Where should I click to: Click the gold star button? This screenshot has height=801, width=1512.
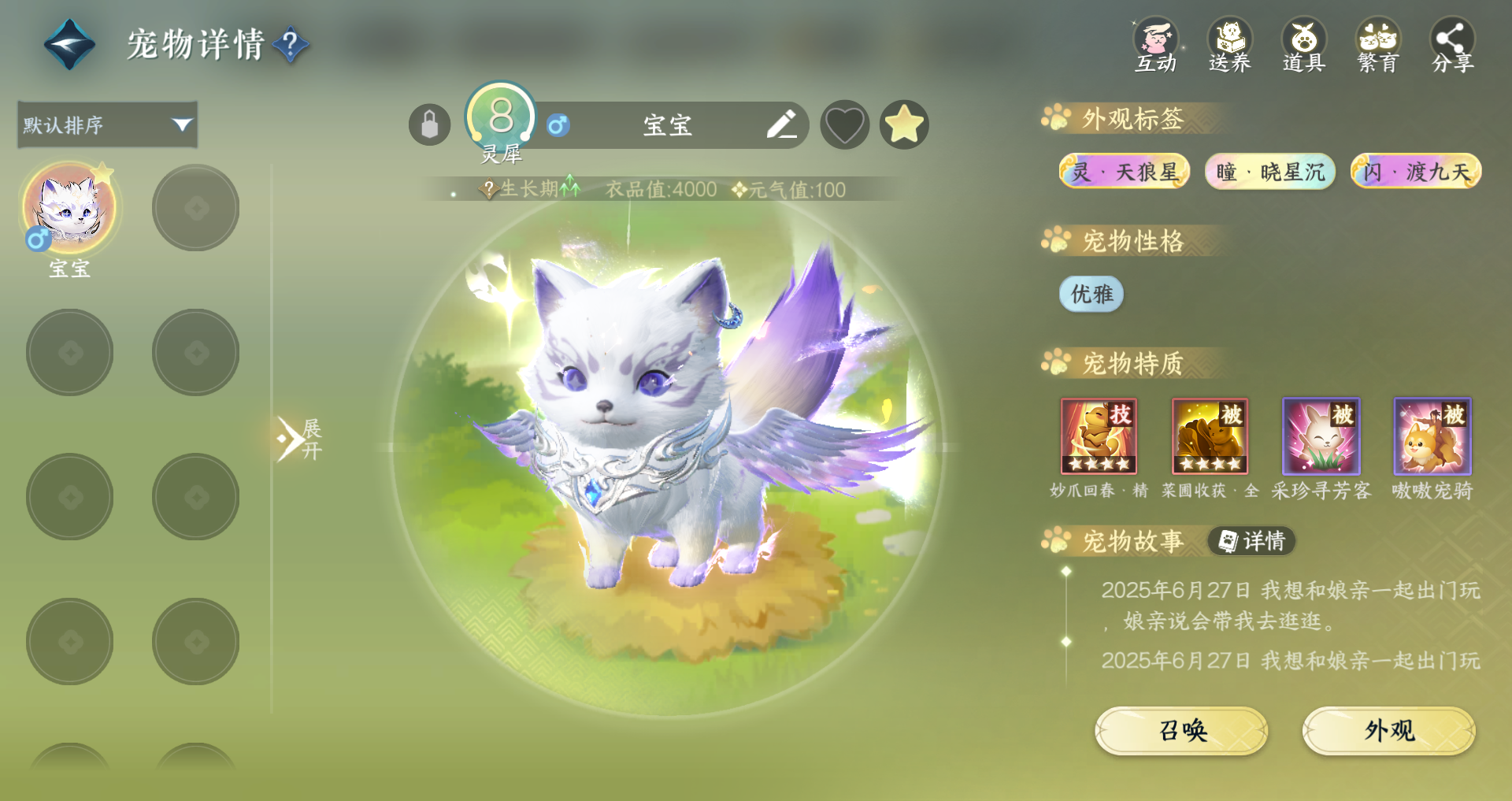[904, 124]
